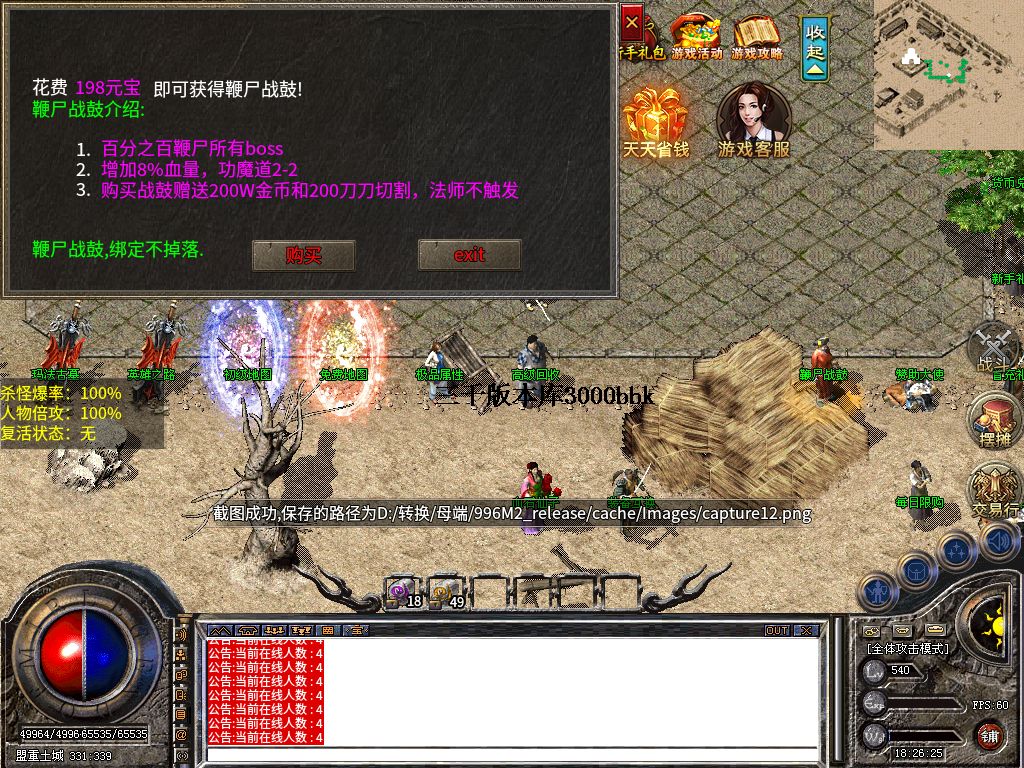Click the OUT button on chat panel

pyautogui.click(x=776, y=631)
